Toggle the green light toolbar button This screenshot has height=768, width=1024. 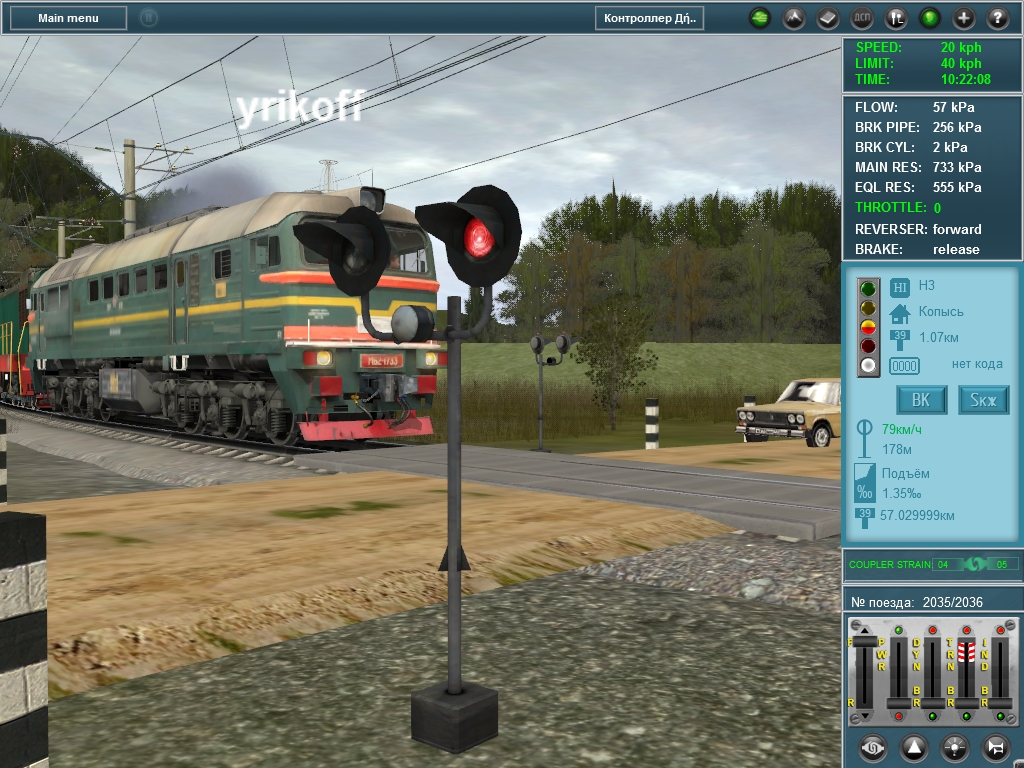(930, 18)
